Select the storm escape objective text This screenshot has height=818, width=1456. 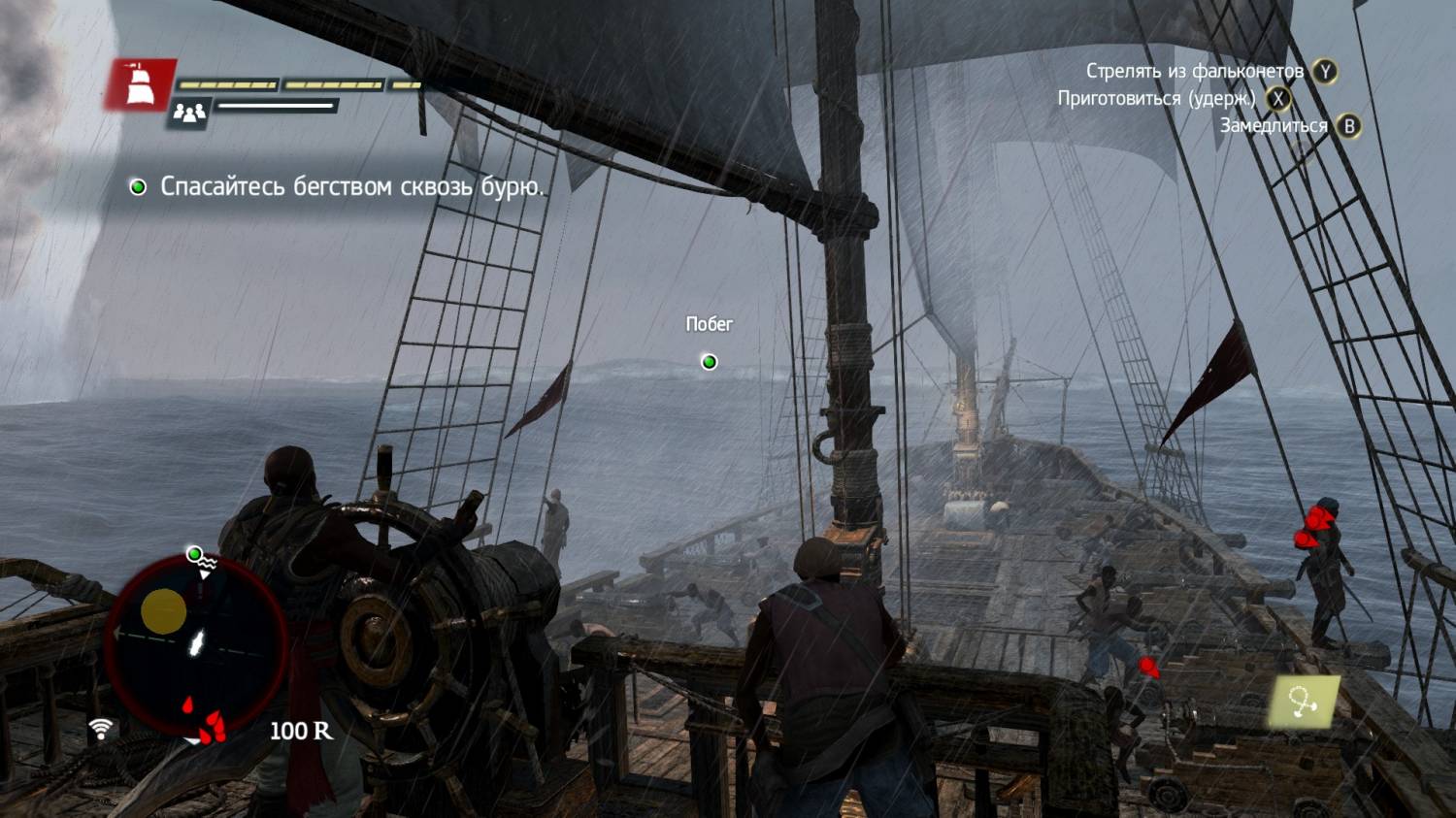[351, 186]
